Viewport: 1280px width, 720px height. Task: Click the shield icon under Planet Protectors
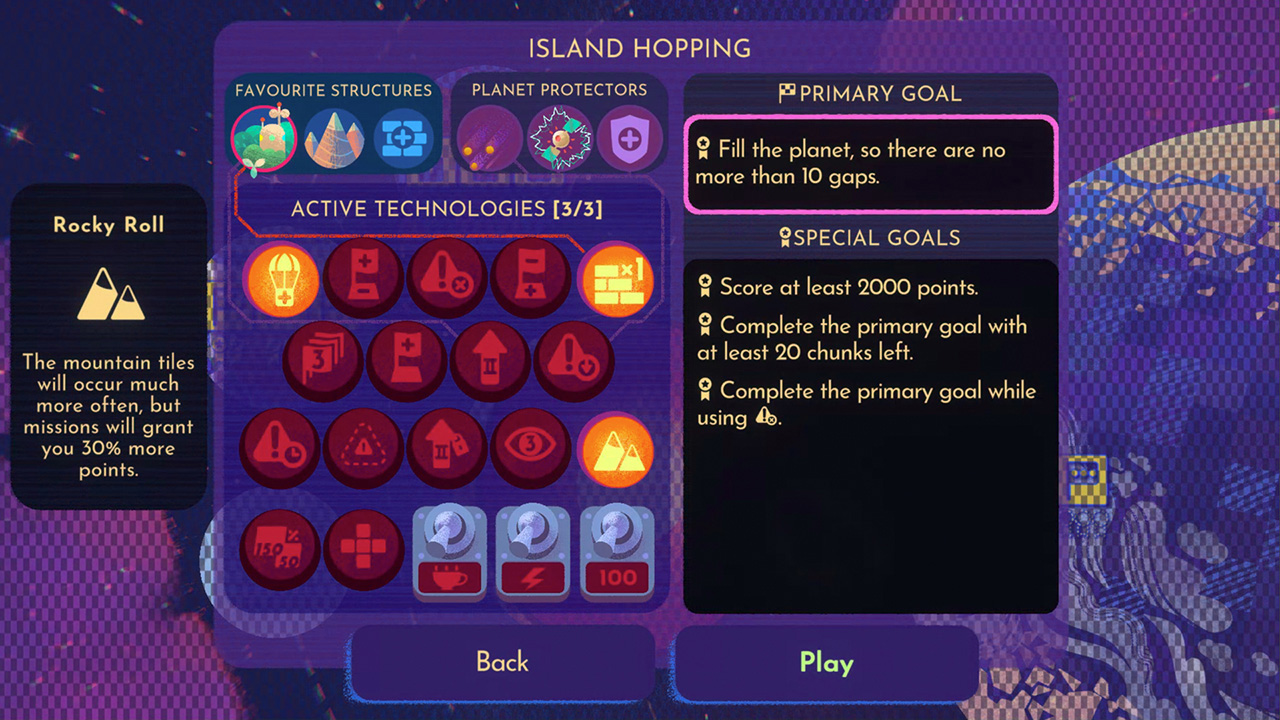pos(630,137)
